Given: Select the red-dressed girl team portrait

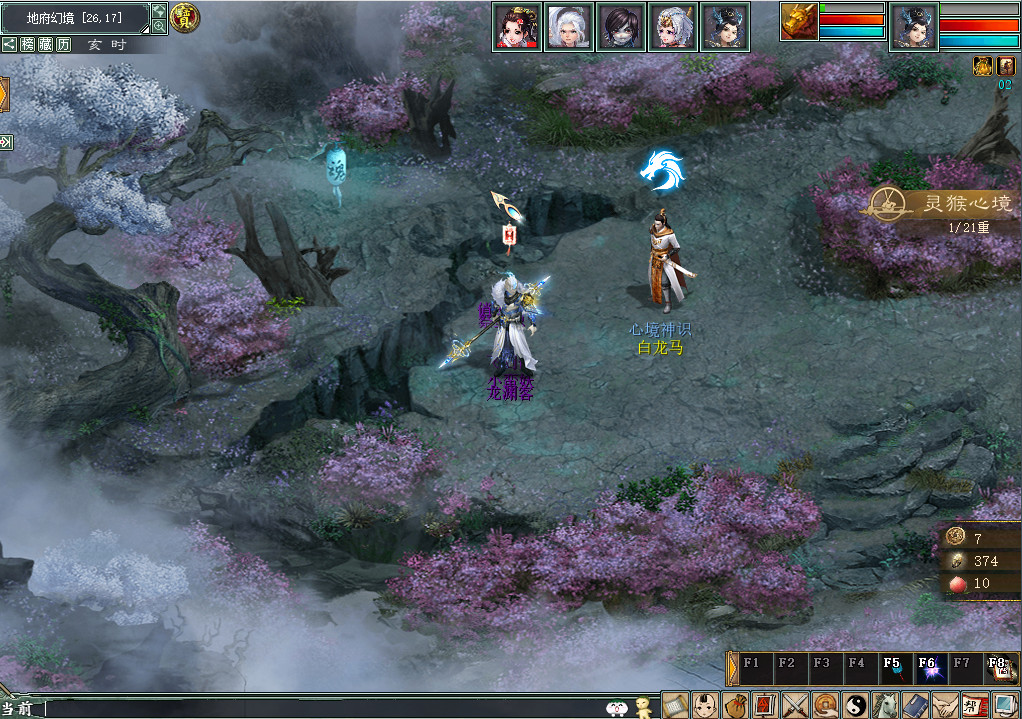Looking at the screenshot, I should point(517,26).
